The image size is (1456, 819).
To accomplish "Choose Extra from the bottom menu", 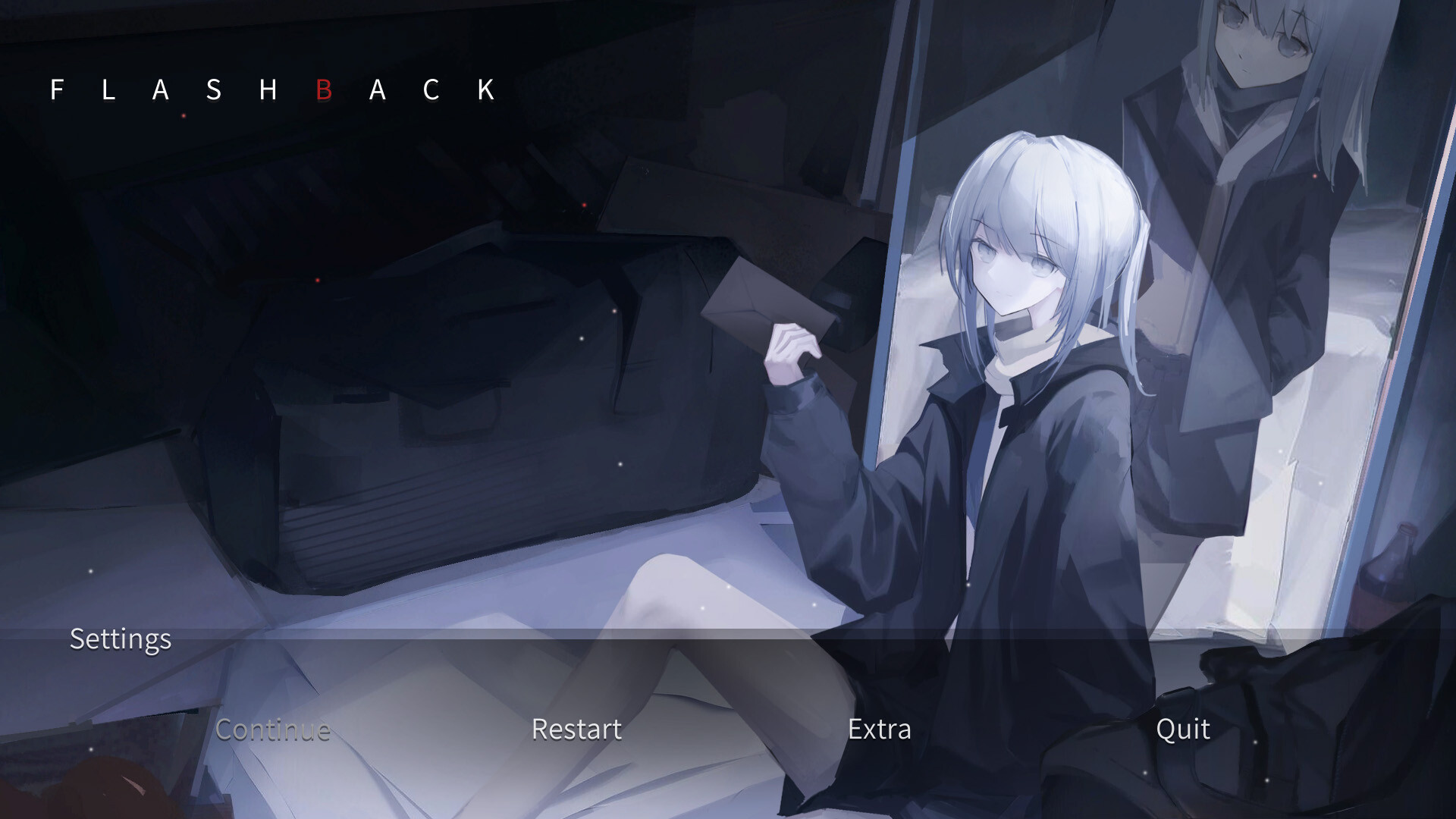I will (880, 730).
